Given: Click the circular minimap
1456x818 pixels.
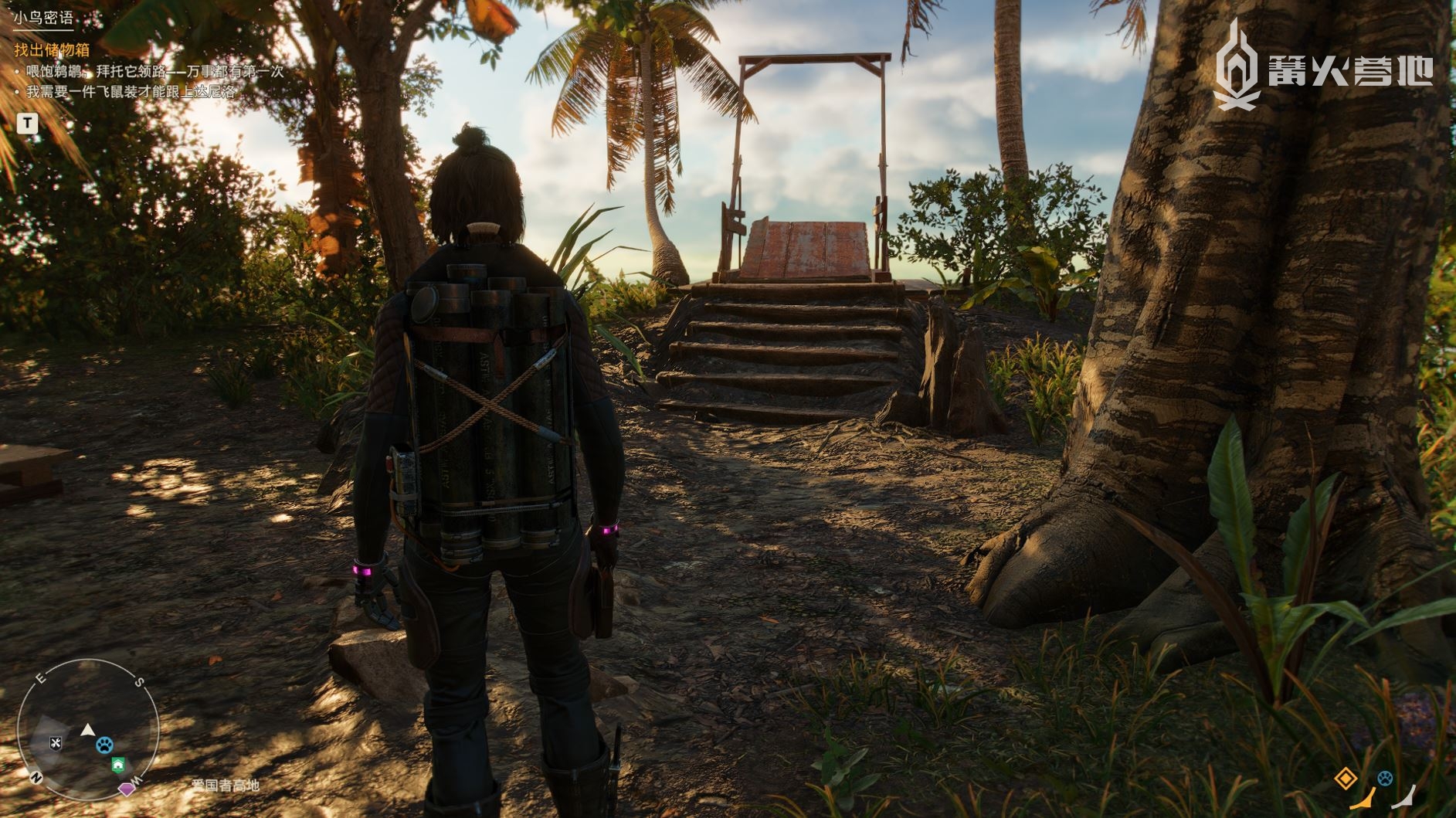Looking at the screenshot, I should click(x=87, y=729).
